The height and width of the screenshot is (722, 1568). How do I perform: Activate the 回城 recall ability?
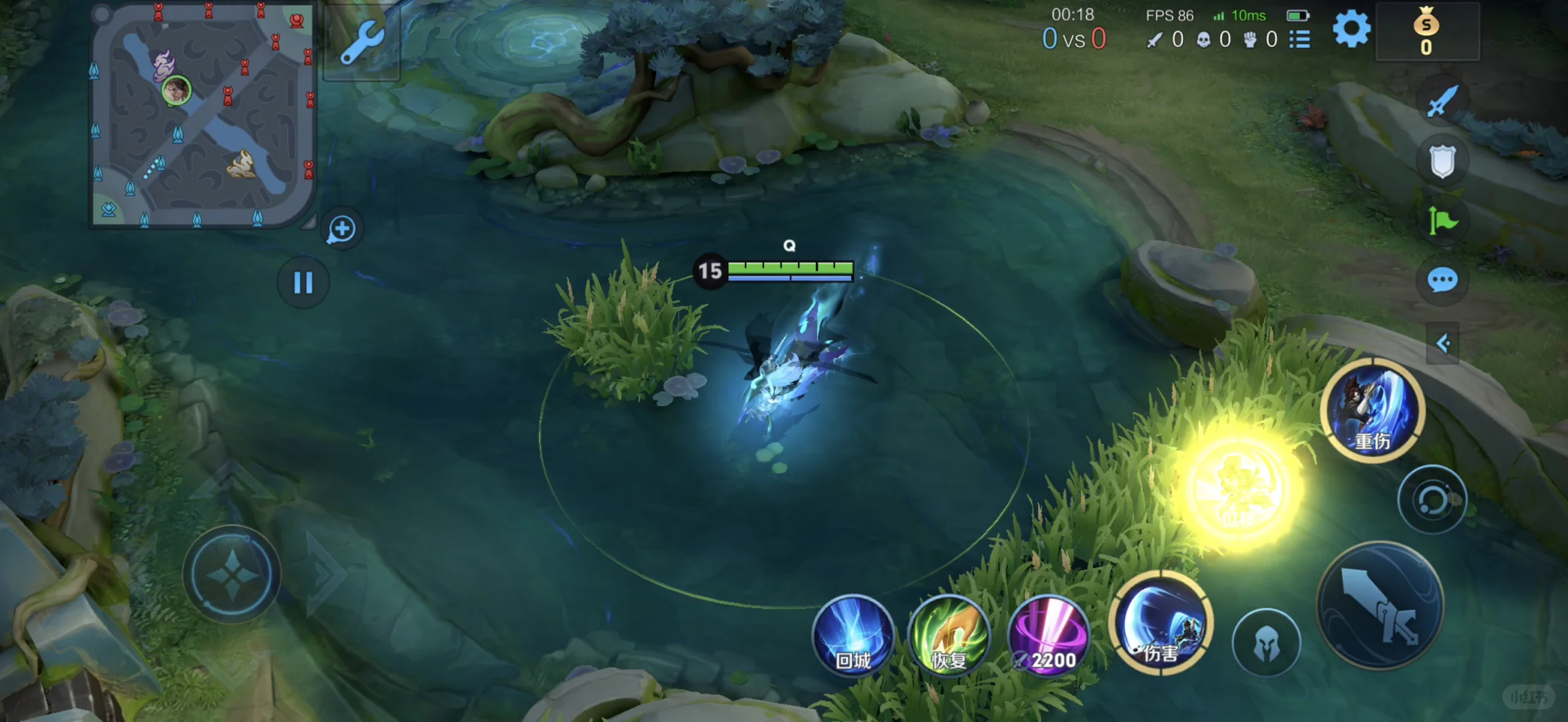(x=853, y=635)
